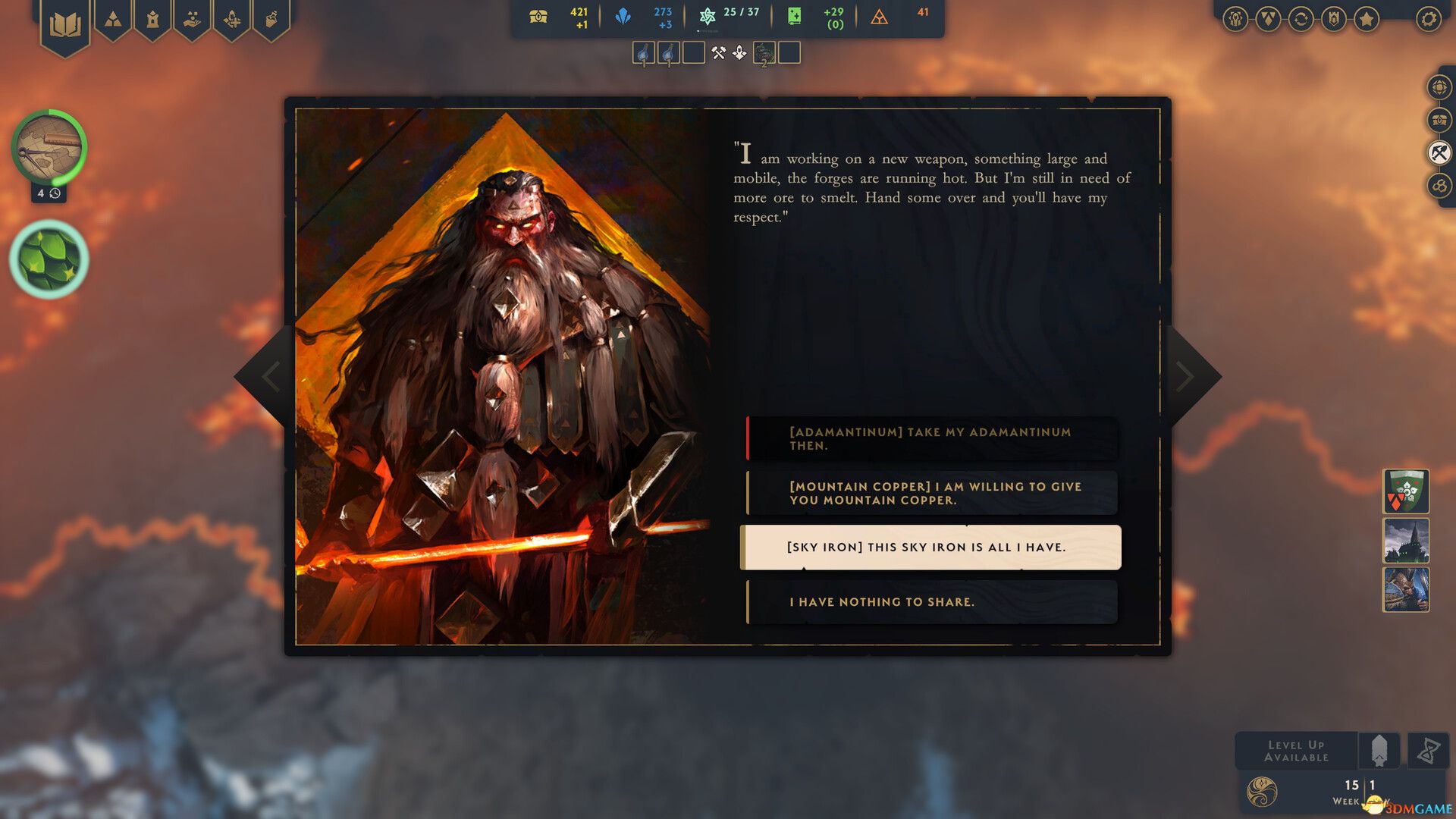
Task: Open the potion flask banner tab top-left
Action: coord(271,19)
